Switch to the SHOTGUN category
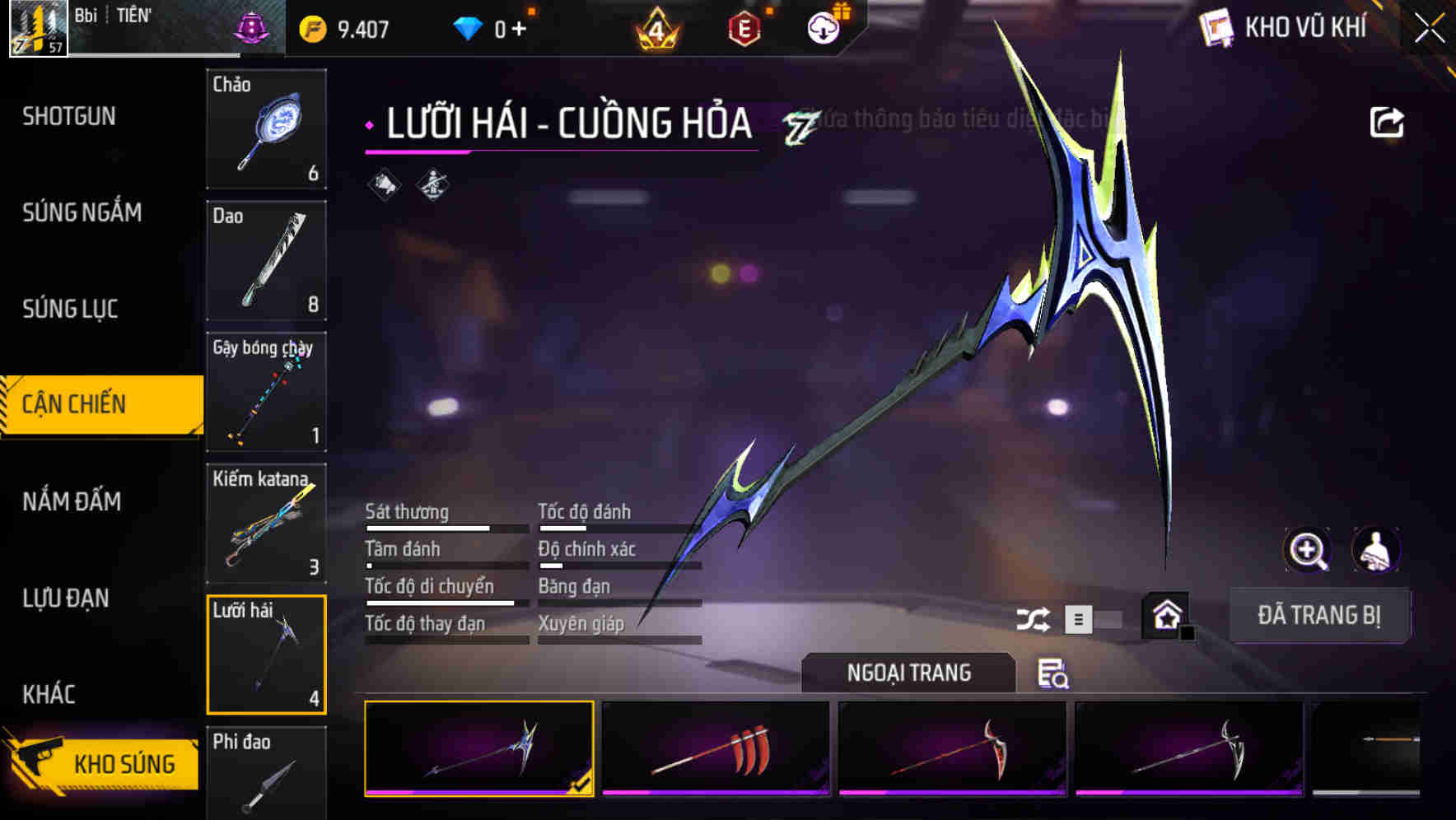This screenshot has width=1456, height=820. [69, 117]
